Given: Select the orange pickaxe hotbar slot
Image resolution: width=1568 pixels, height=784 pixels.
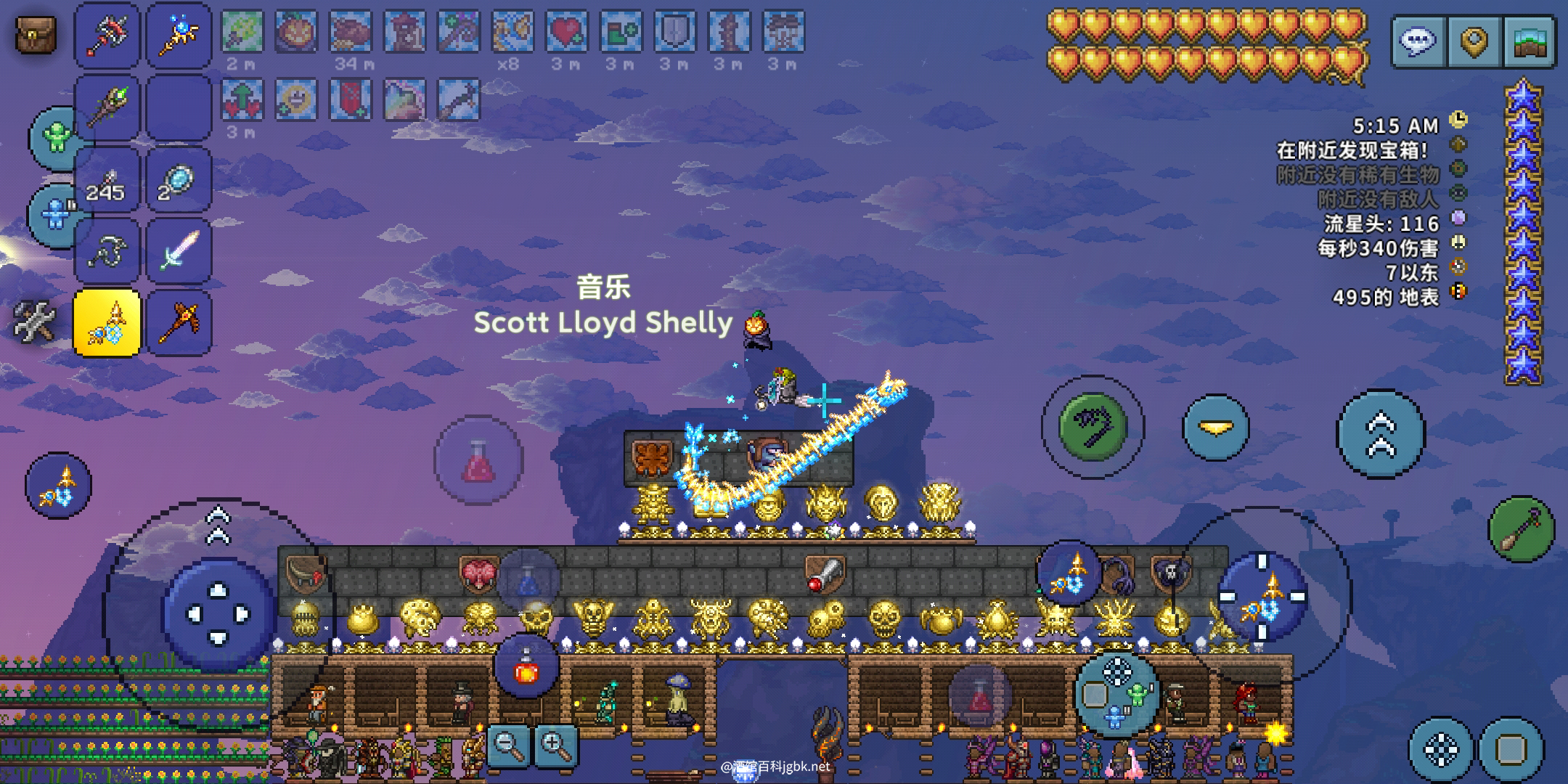Looking at the screenshot, I should [179, 322].
